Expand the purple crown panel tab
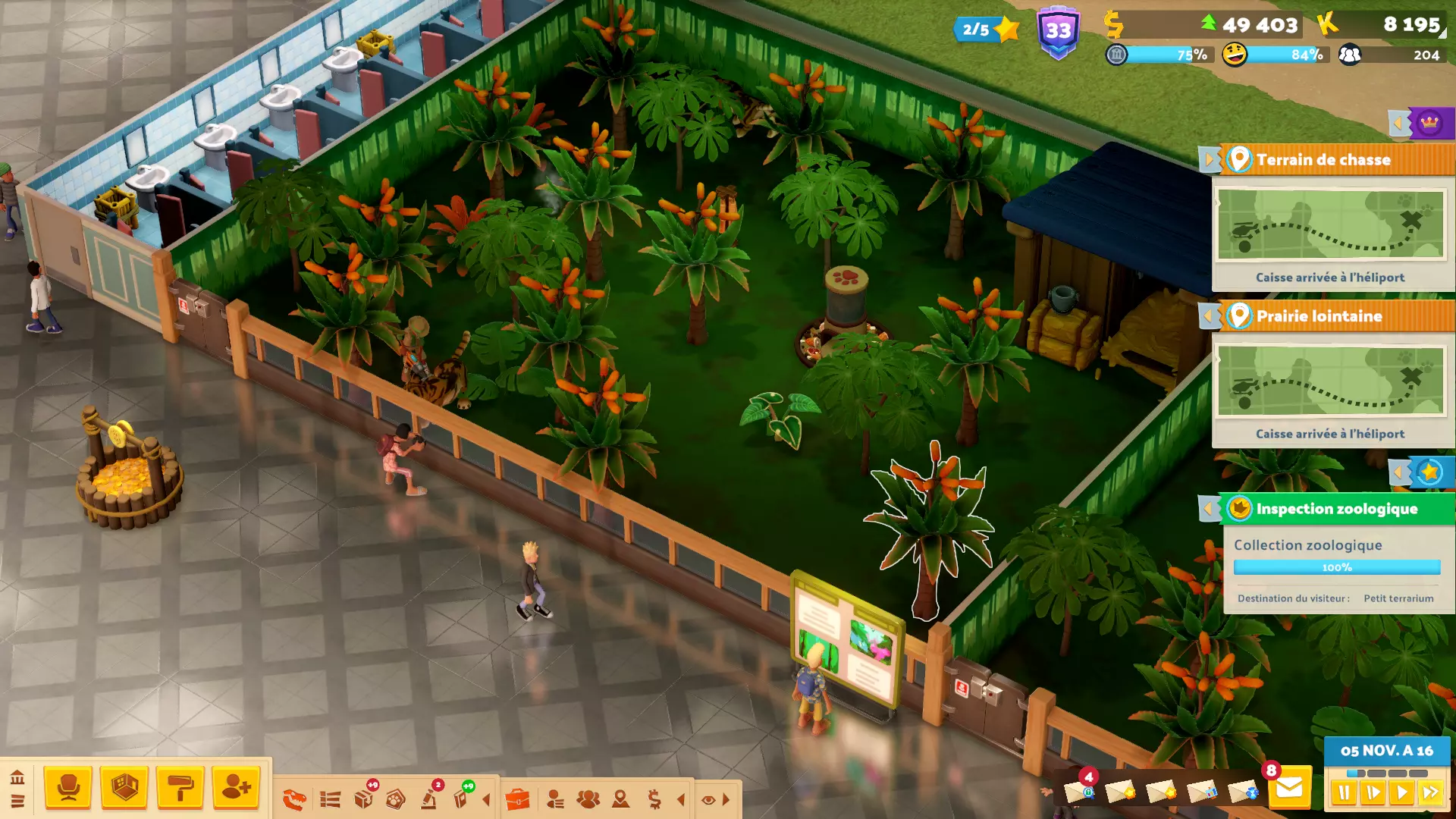Image resolution: width=1456 pixels, height=819 pixels. click(x=1429, y=123)
